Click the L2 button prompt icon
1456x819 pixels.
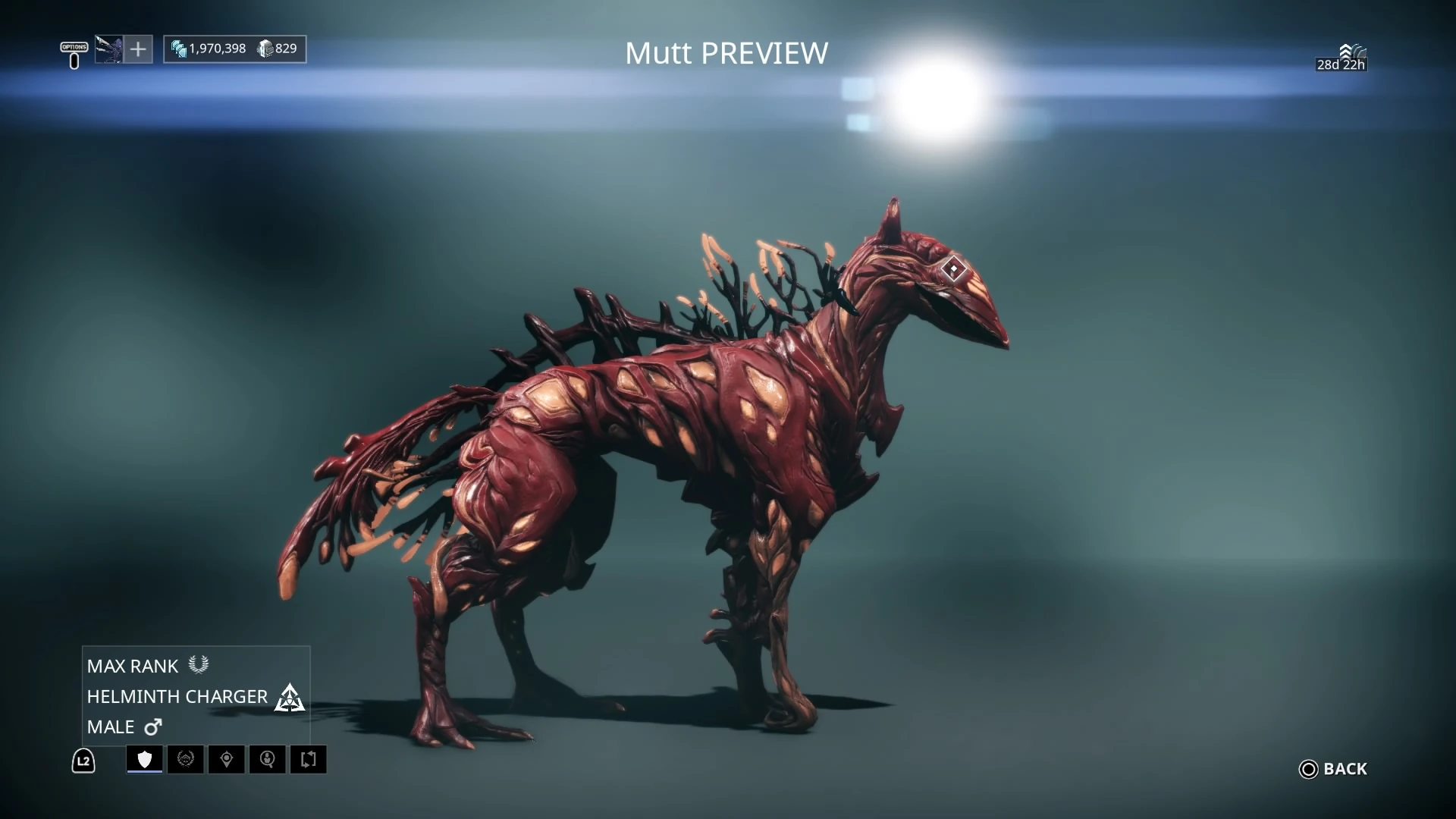point(83,761)
